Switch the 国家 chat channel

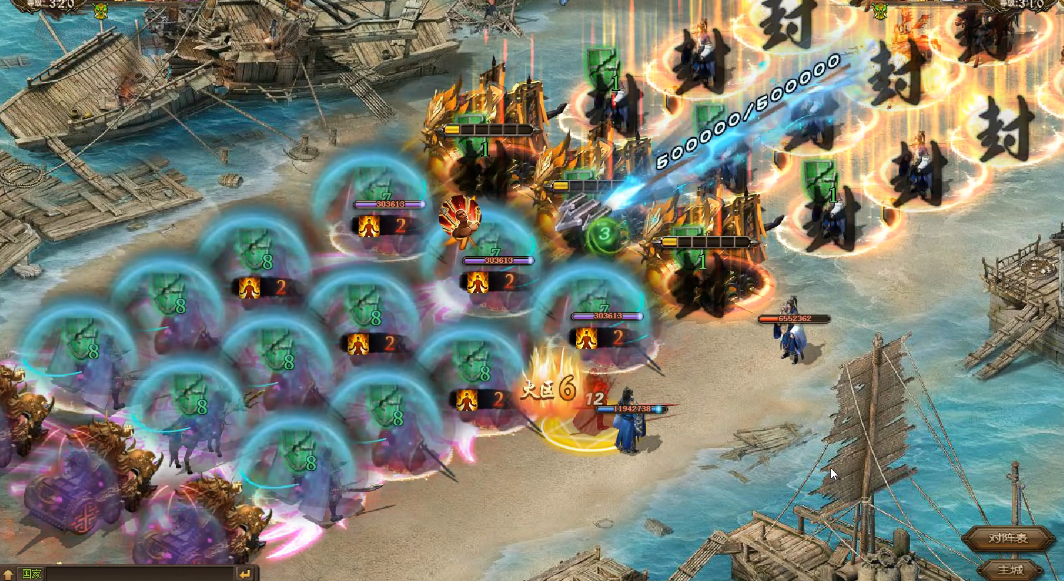[x=31, y=574]
